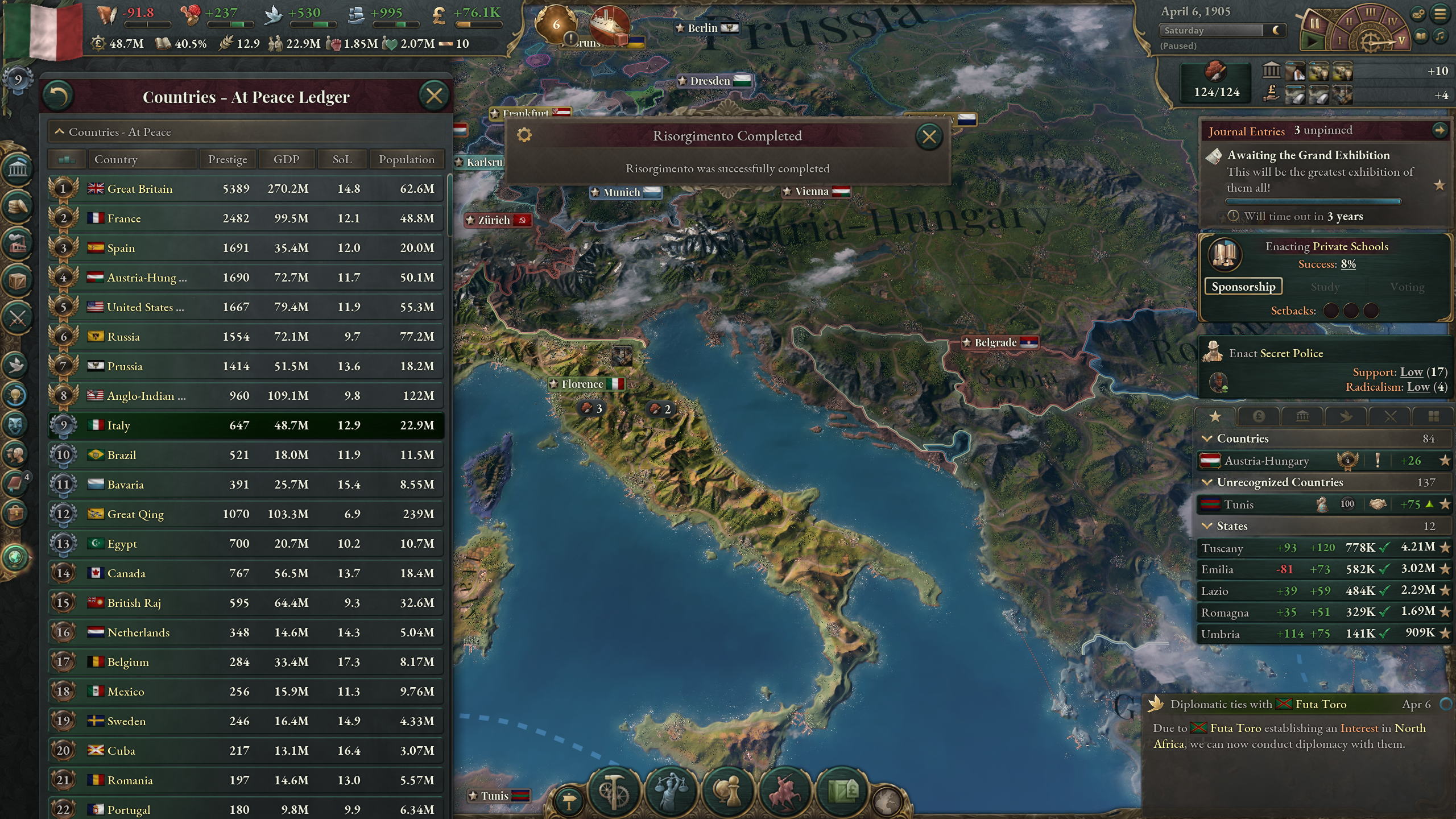Click the Florence city label marker
Screen dimensions: 1456x819
pyautogui.click(x=582, y=384)
